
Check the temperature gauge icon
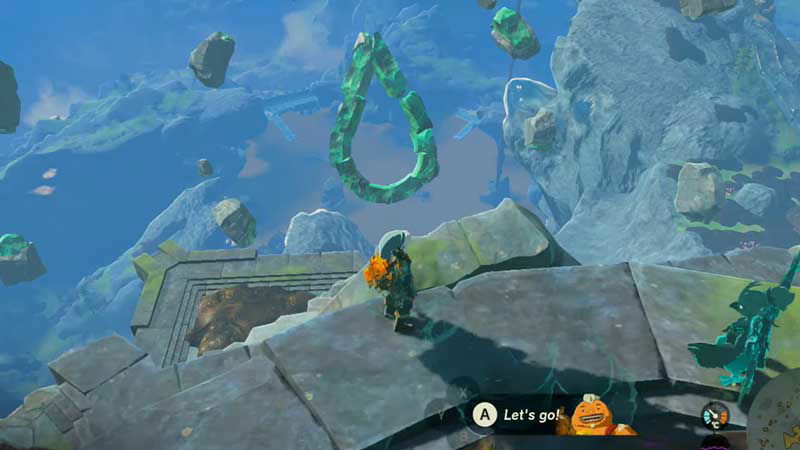tap(715, 414)
